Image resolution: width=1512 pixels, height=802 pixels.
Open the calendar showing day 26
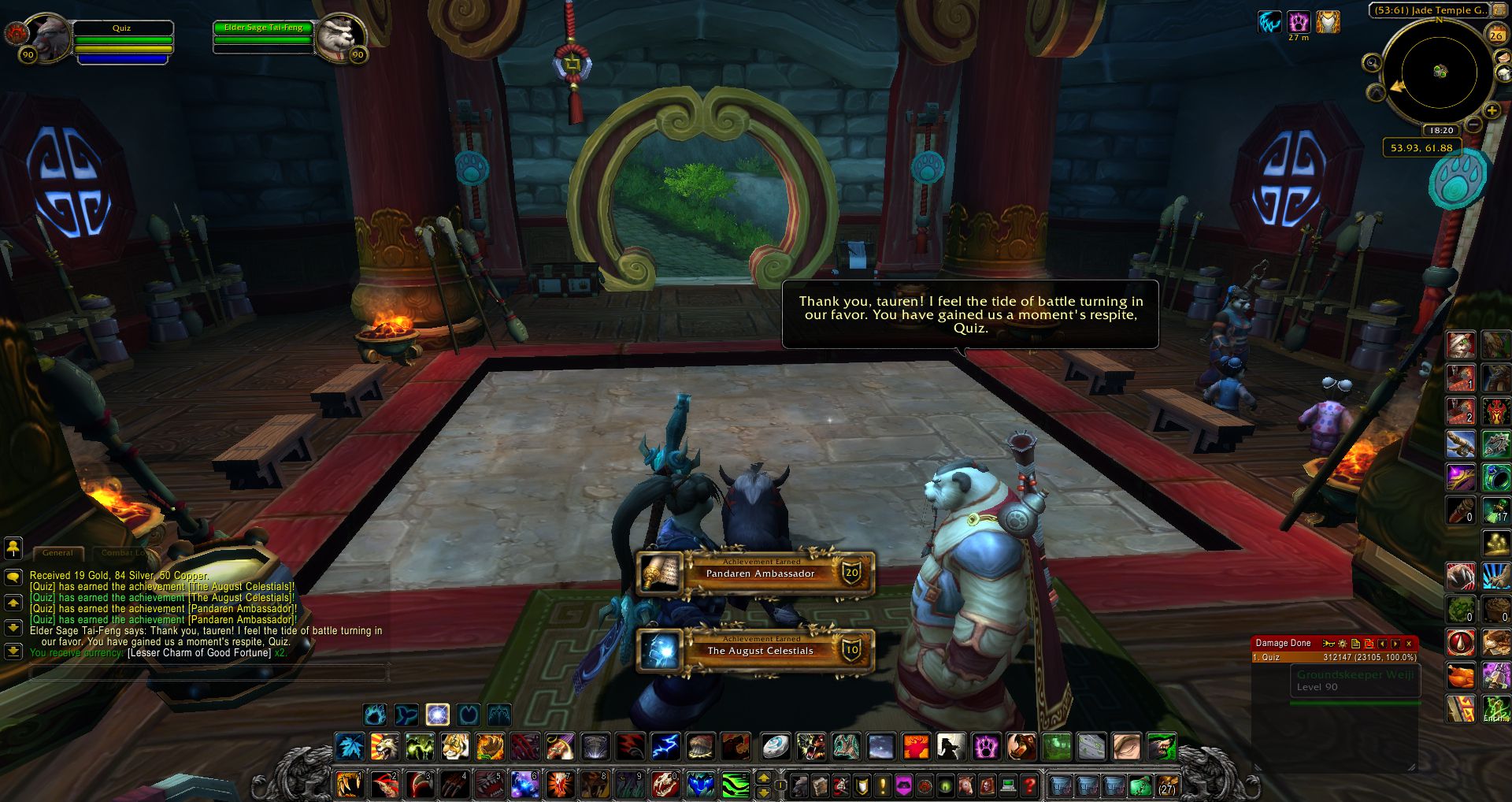[x=1497, y=35]
